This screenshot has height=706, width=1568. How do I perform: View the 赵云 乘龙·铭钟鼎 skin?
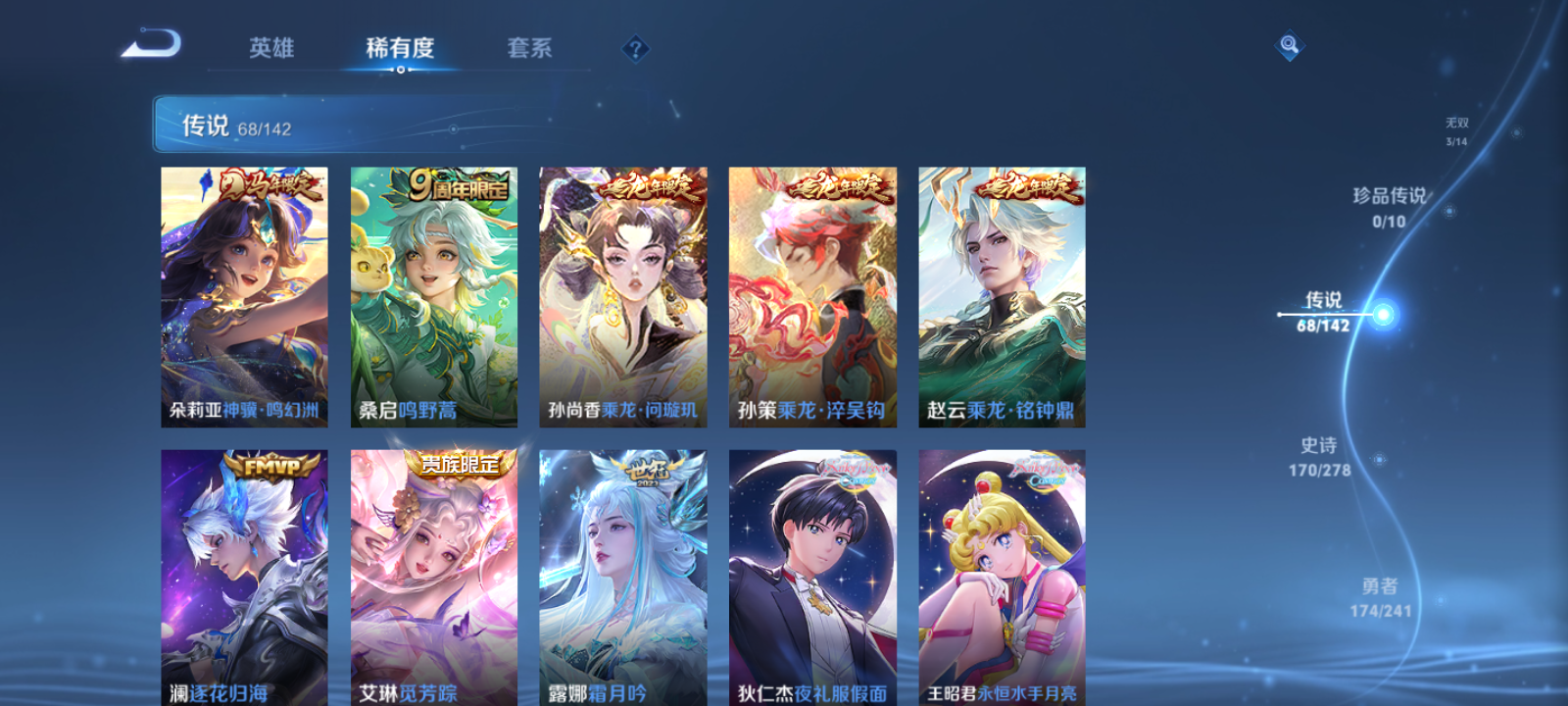pyautogui.click(x=1002, y=294)
